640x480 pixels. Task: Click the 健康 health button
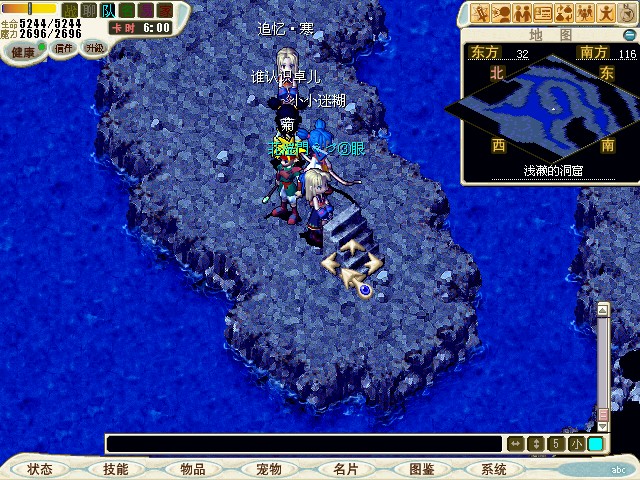coord(24,50)
